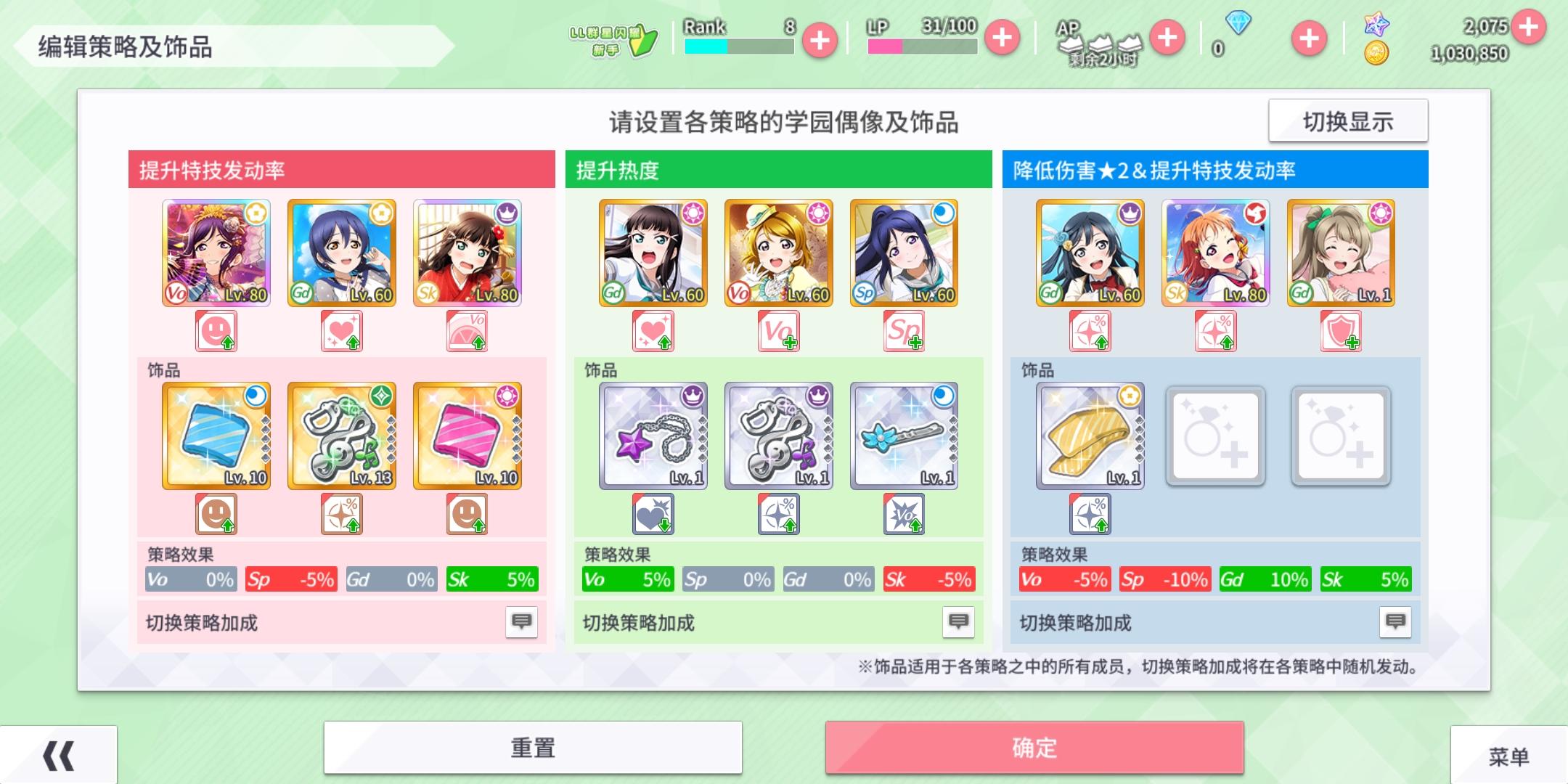Click the speech bubble beside the blue strategy's 切换策略加成
The width and height of the screenshot is (1568, 784).
tap(1396, 621)
